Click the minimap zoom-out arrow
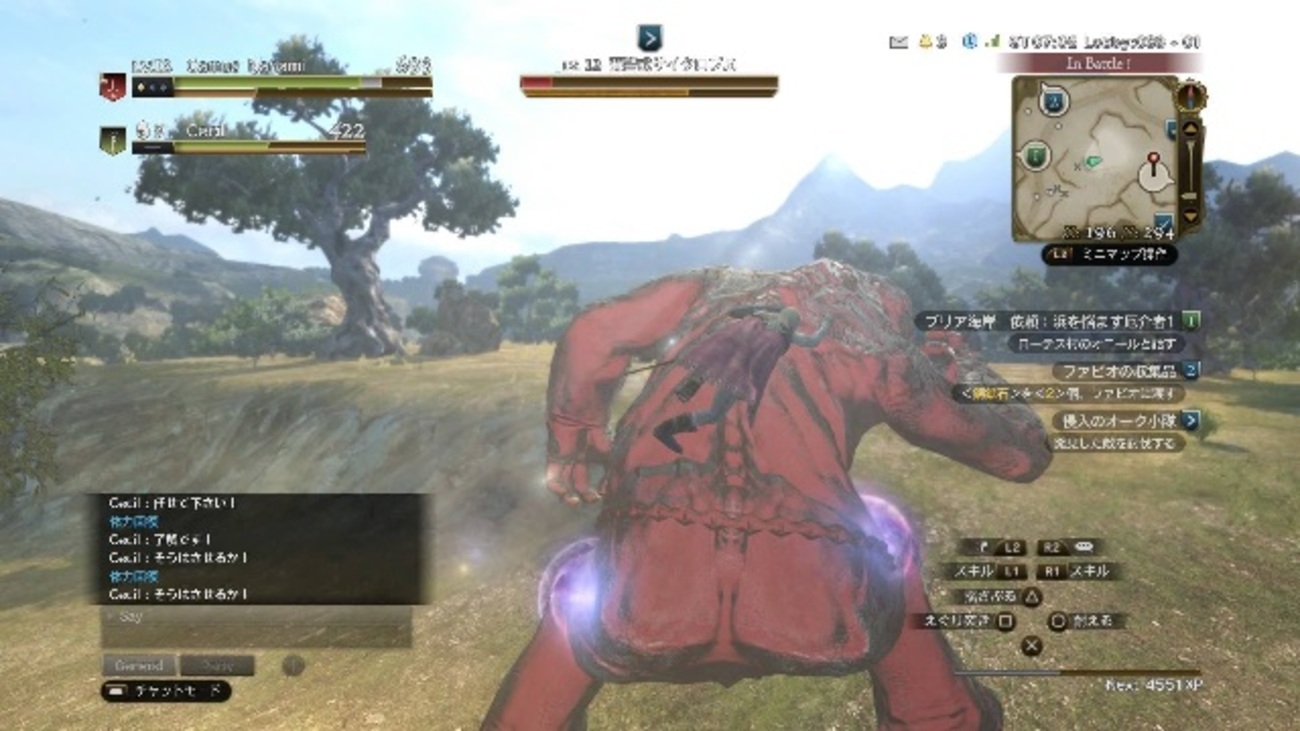1300x731 pixels. [x=1189, y=216]
